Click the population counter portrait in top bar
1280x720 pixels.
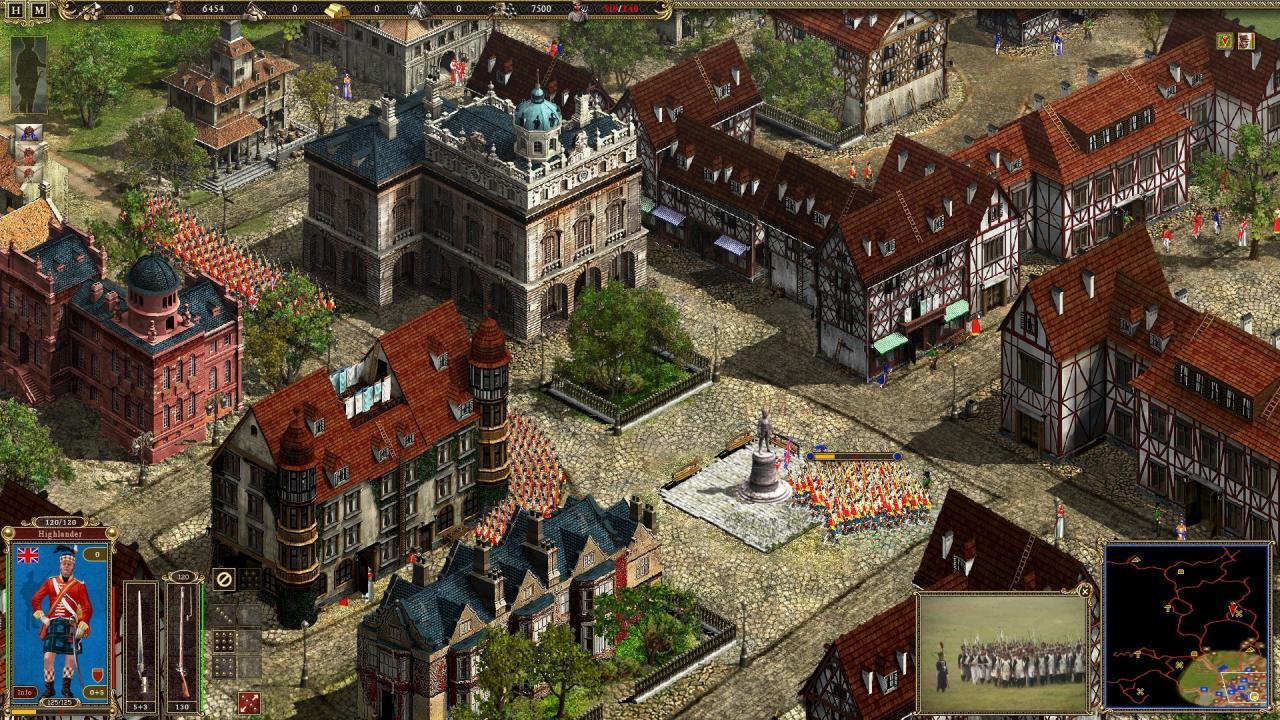click(578, 9)
